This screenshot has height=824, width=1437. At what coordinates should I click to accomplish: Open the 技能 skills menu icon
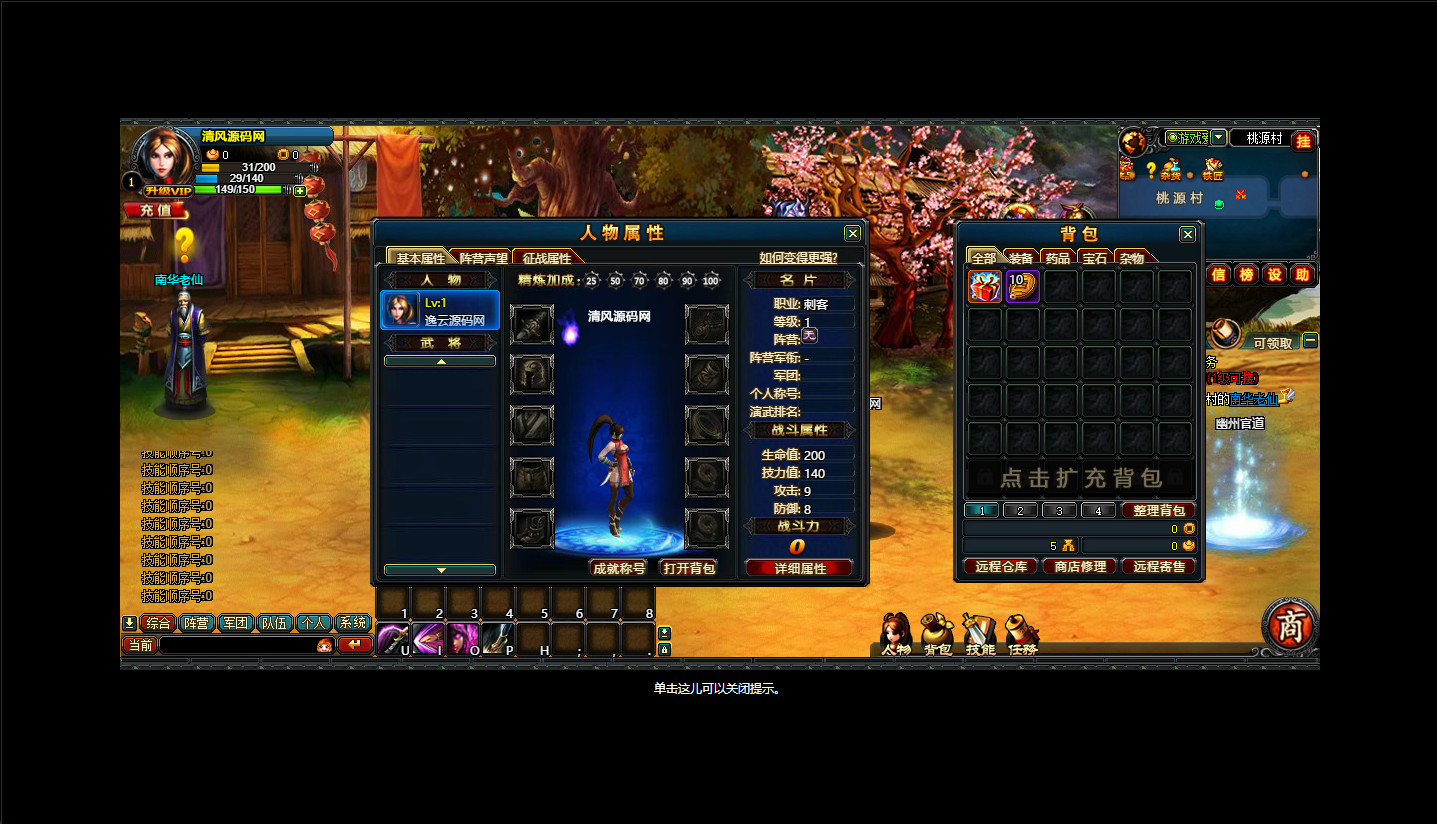pos(980,634)
